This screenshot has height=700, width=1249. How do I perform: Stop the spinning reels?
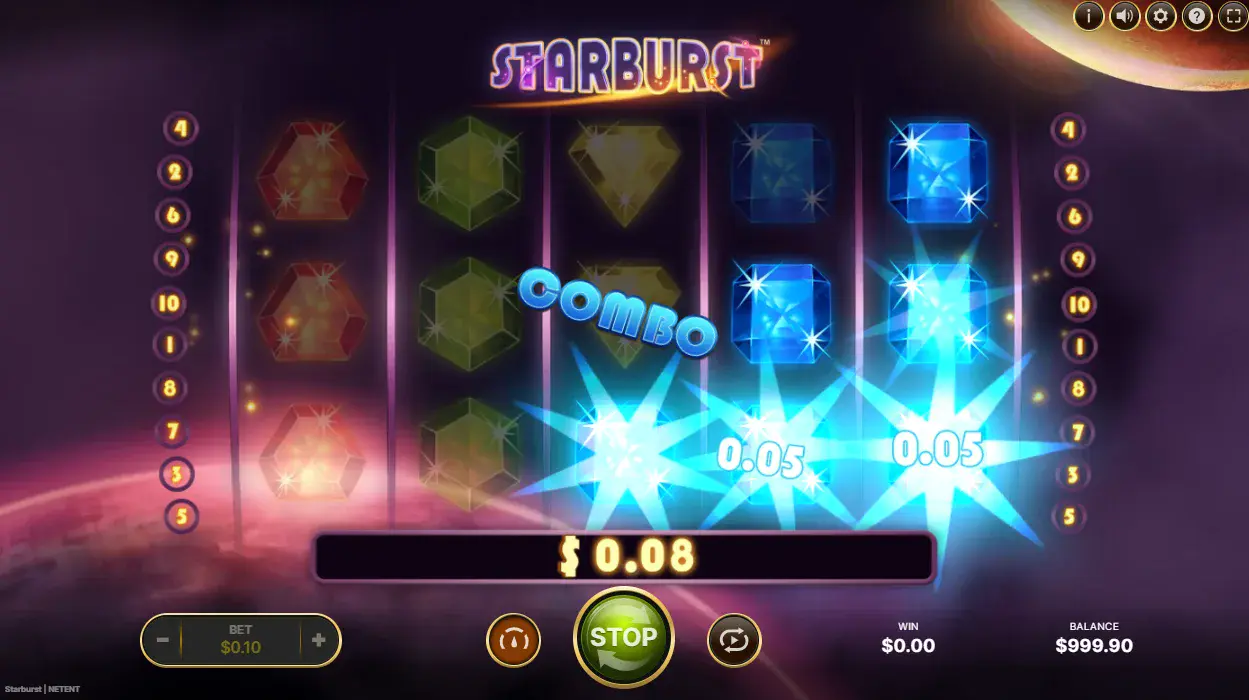pos(623,638)
